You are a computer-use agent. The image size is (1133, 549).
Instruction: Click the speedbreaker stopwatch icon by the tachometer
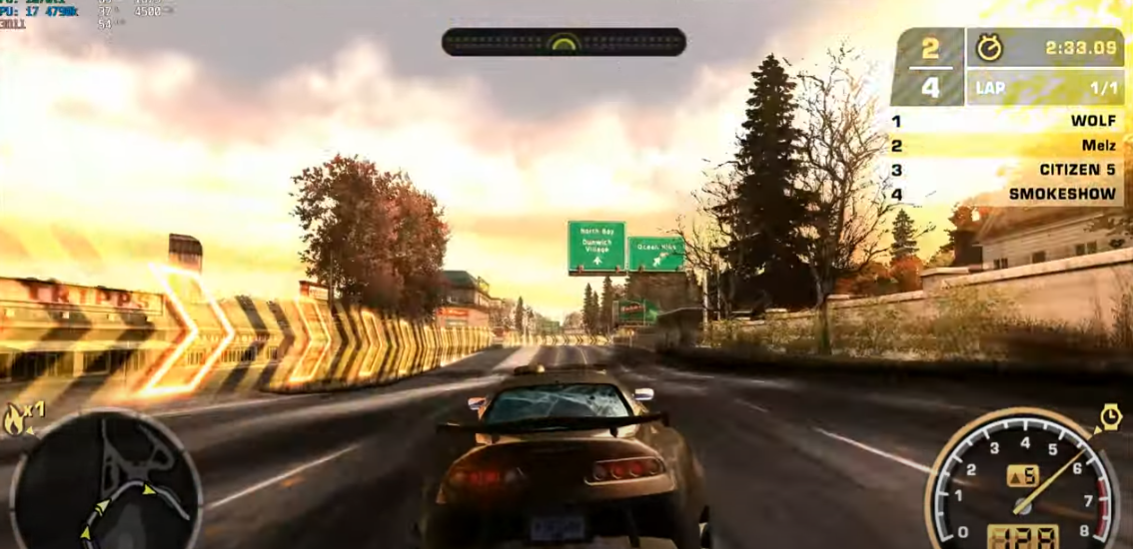(x=1109, y=417)
